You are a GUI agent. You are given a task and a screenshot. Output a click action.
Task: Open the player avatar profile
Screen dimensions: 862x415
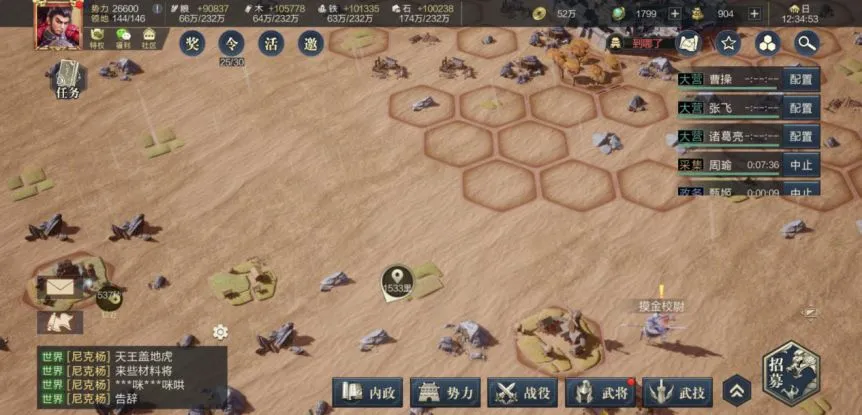pyautogui.click(x=58, y=24)
